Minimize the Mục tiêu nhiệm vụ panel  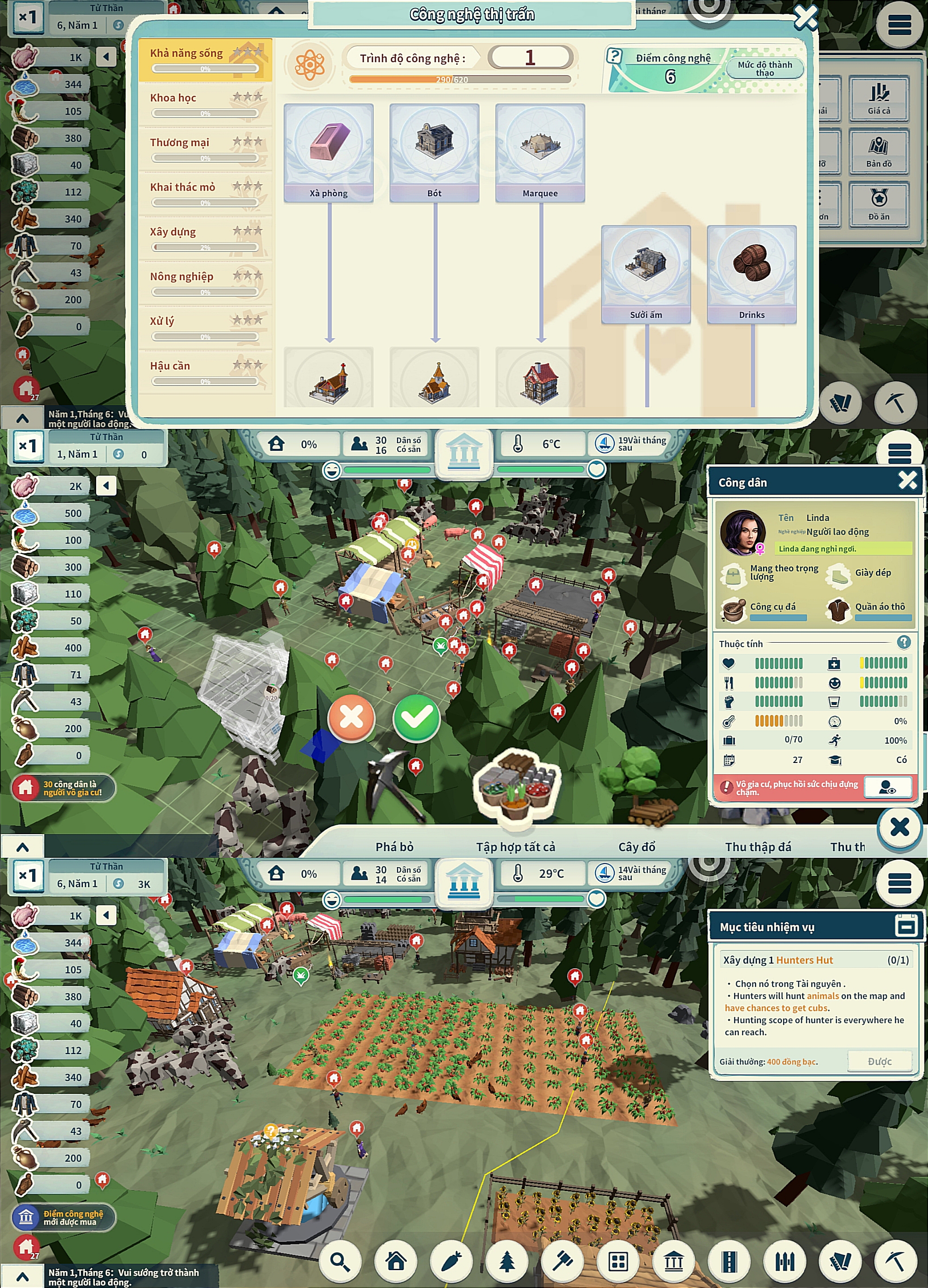(906, 926)
